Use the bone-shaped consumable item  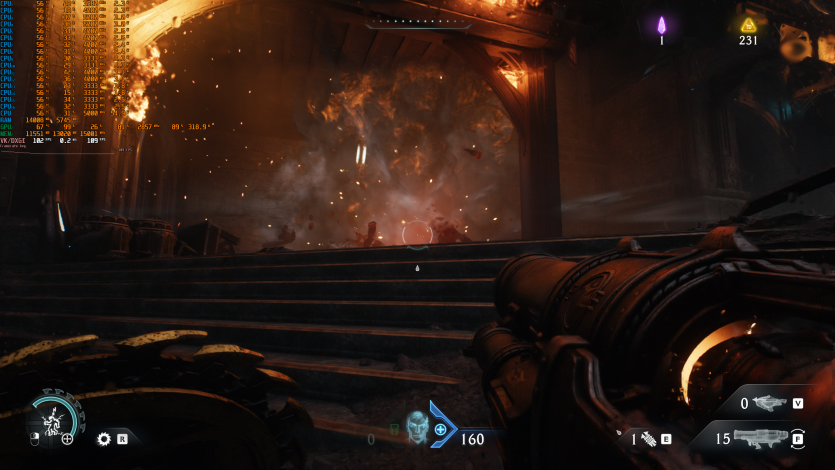[x=648, y=438]
